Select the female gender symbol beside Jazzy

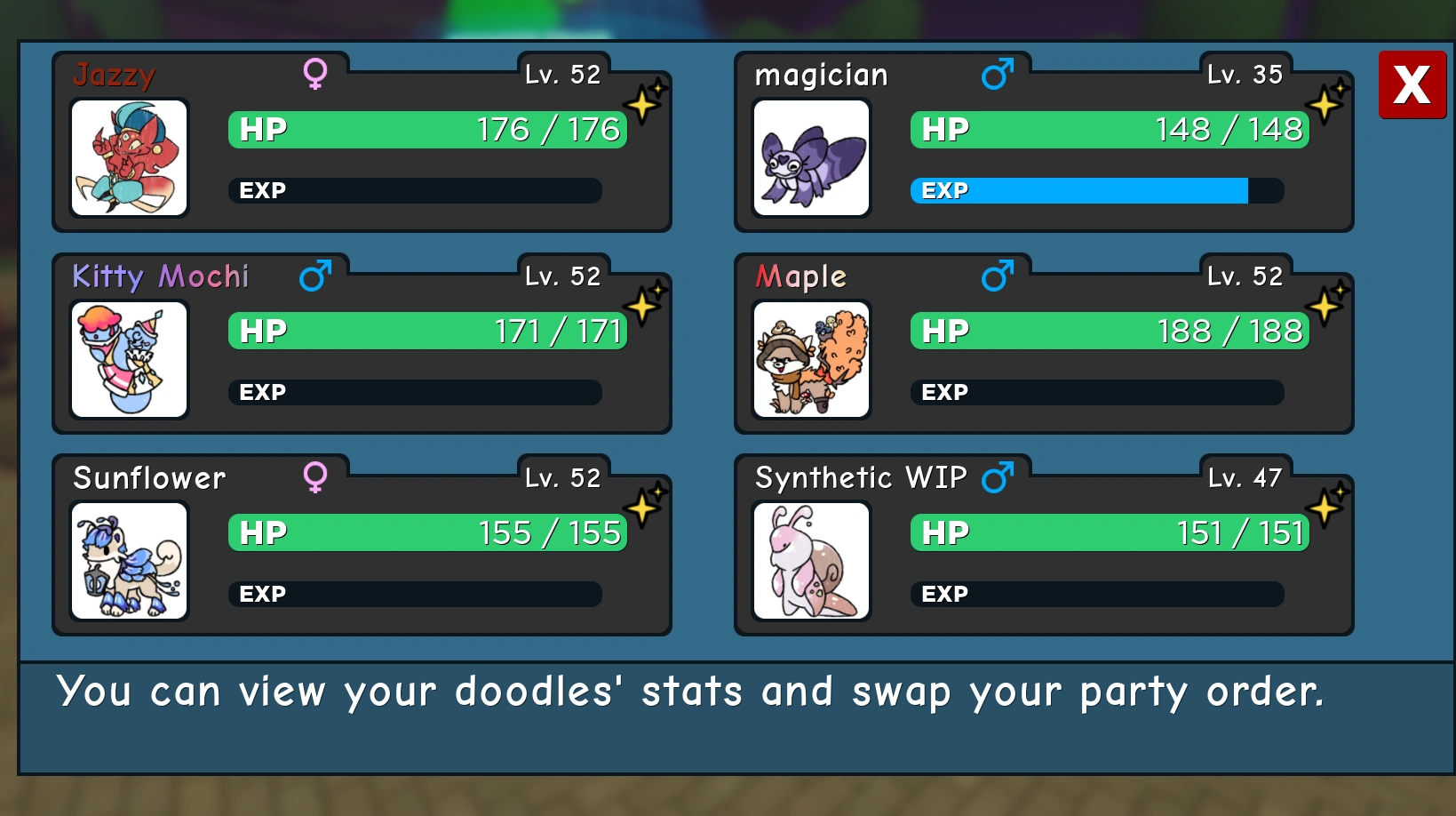pos(315,75)
